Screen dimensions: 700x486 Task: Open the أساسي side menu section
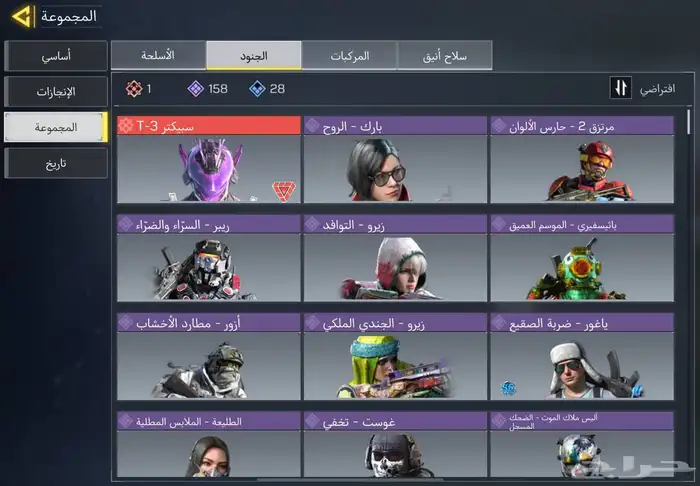tap(55, 55)
